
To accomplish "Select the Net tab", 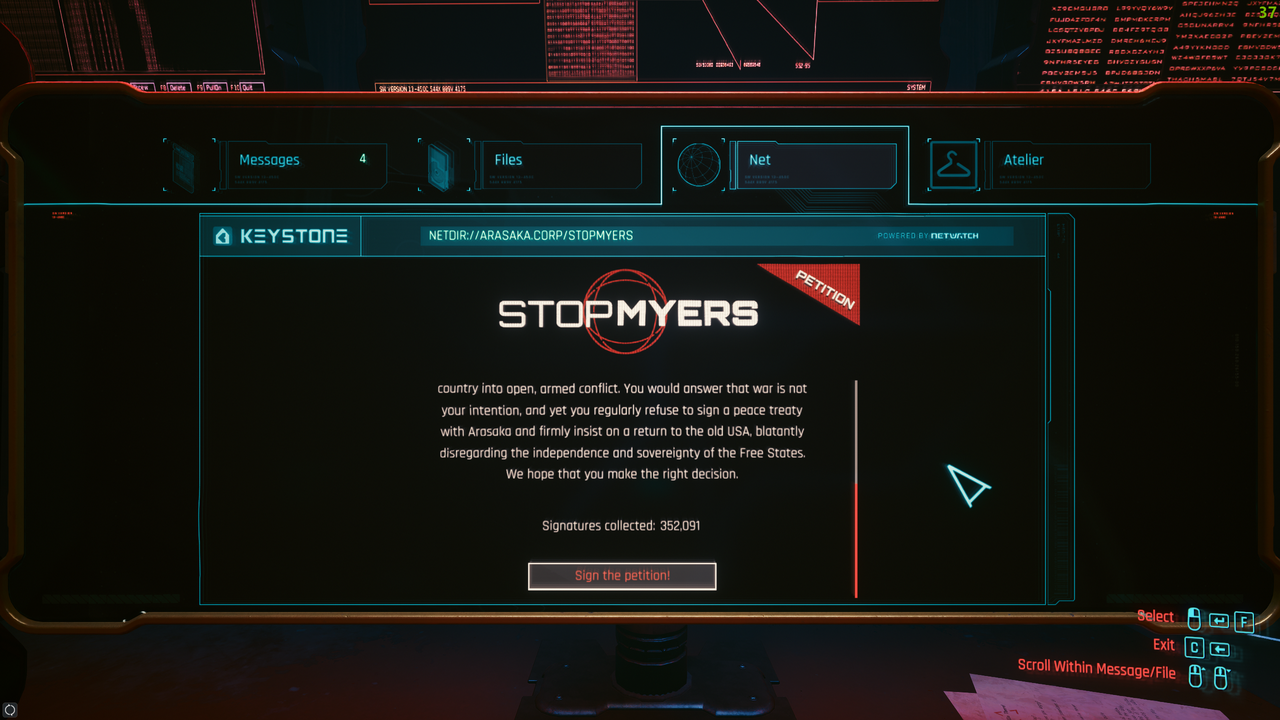I will click(811, 160).
